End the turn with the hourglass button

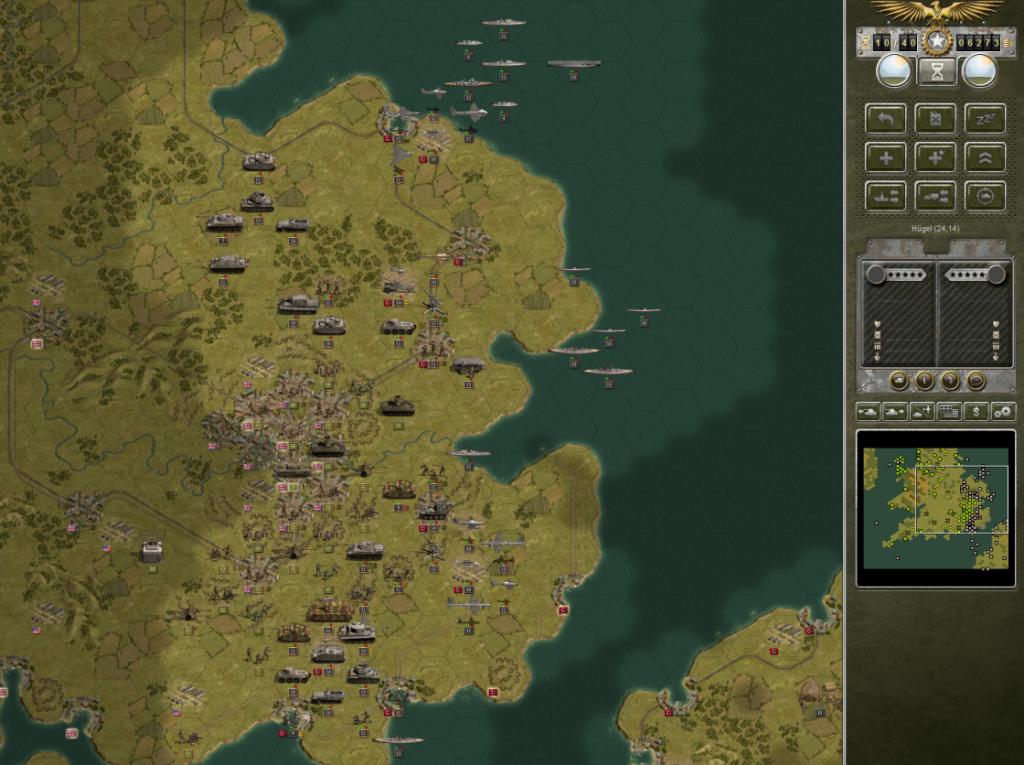937,71
